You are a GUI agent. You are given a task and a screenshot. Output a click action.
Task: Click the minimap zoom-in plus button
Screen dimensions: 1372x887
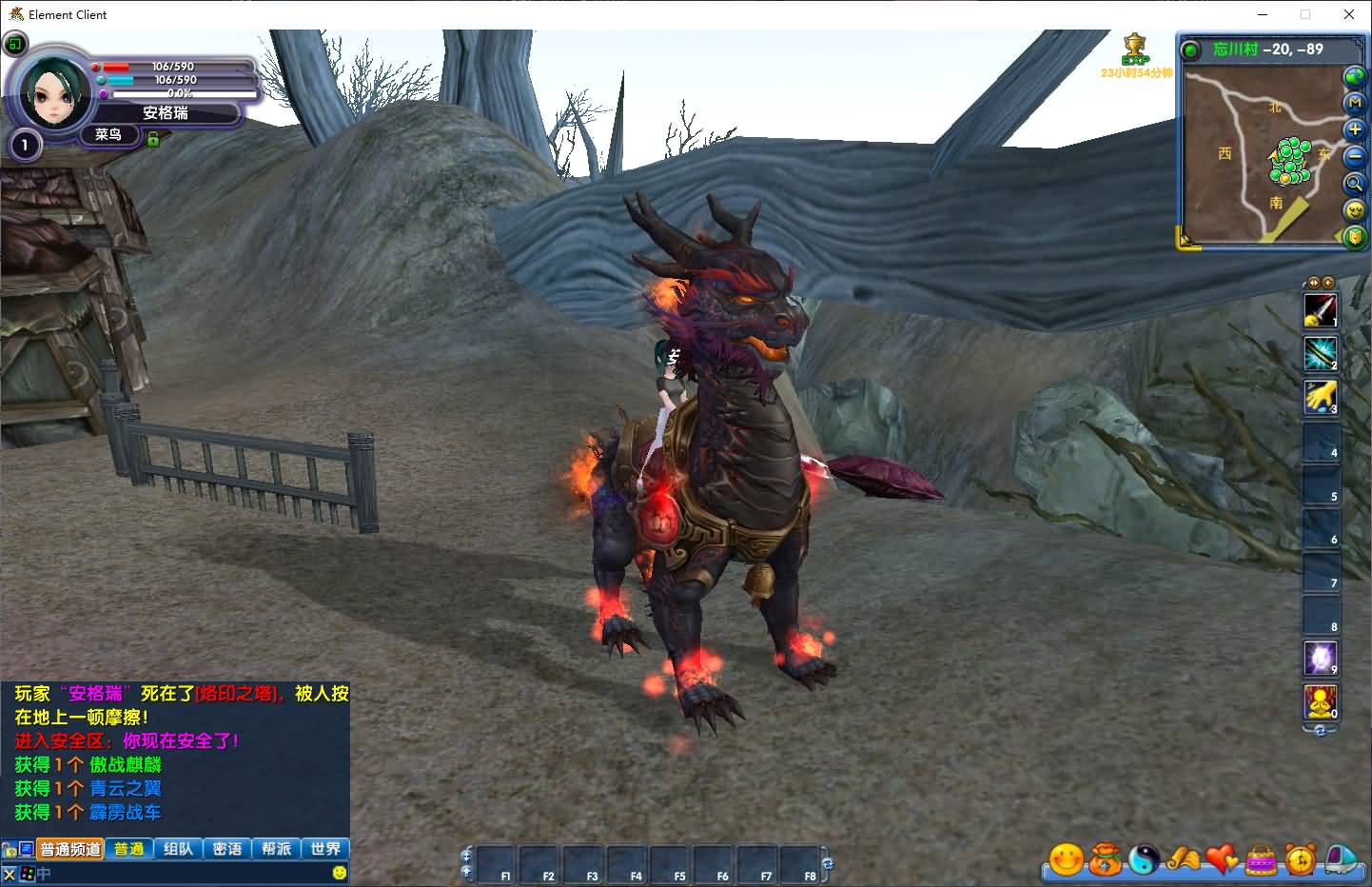(1354, 129)
